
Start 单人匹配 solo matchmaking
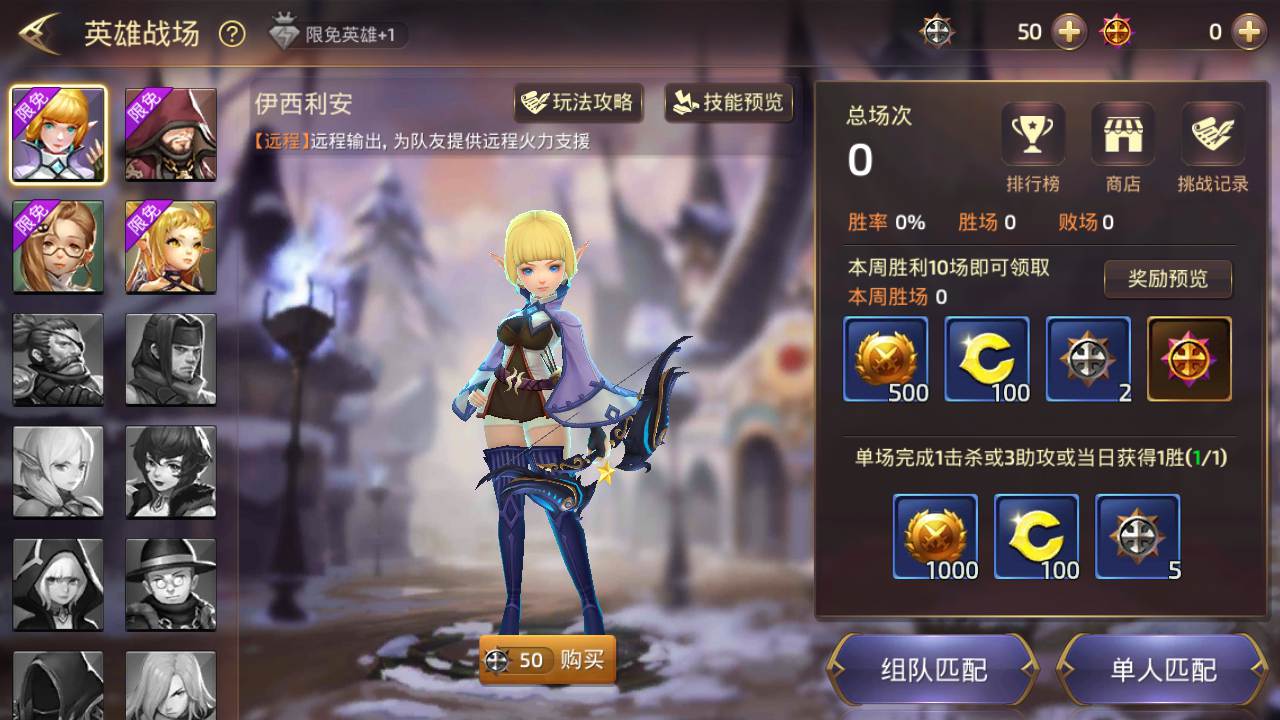point(1163,669)
